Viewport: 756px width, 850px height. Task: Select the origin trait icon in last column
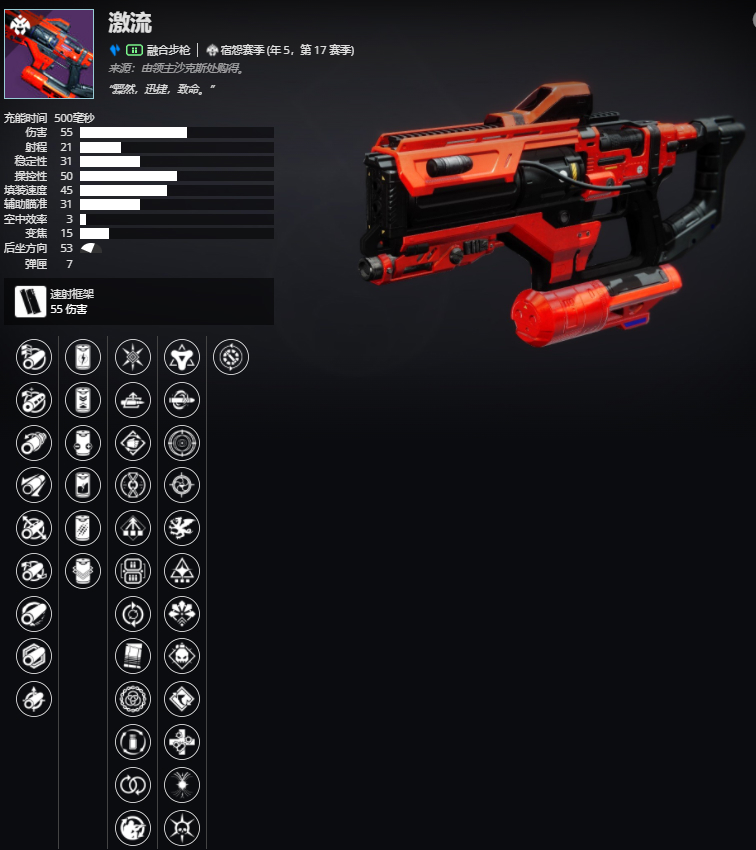point(231,357)
